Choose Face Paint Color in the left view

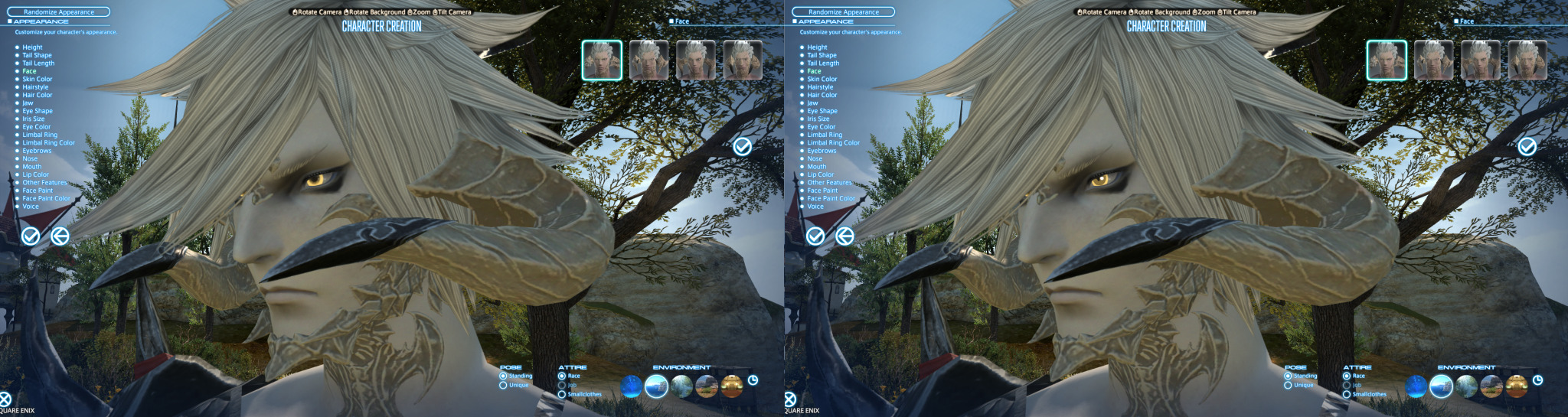(x=46, y=198)
